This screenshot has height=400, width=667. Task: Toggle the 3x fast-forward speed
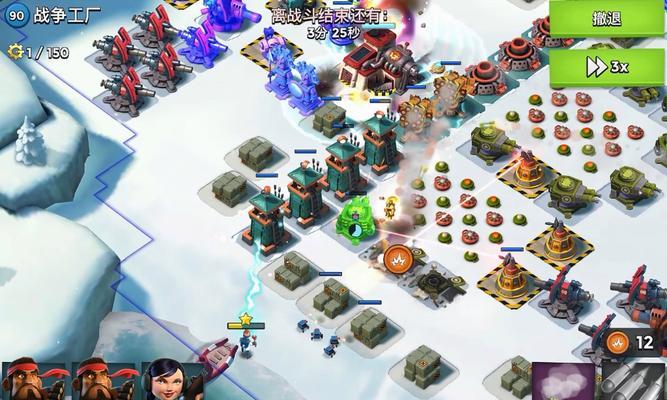(x=607, y=66)
